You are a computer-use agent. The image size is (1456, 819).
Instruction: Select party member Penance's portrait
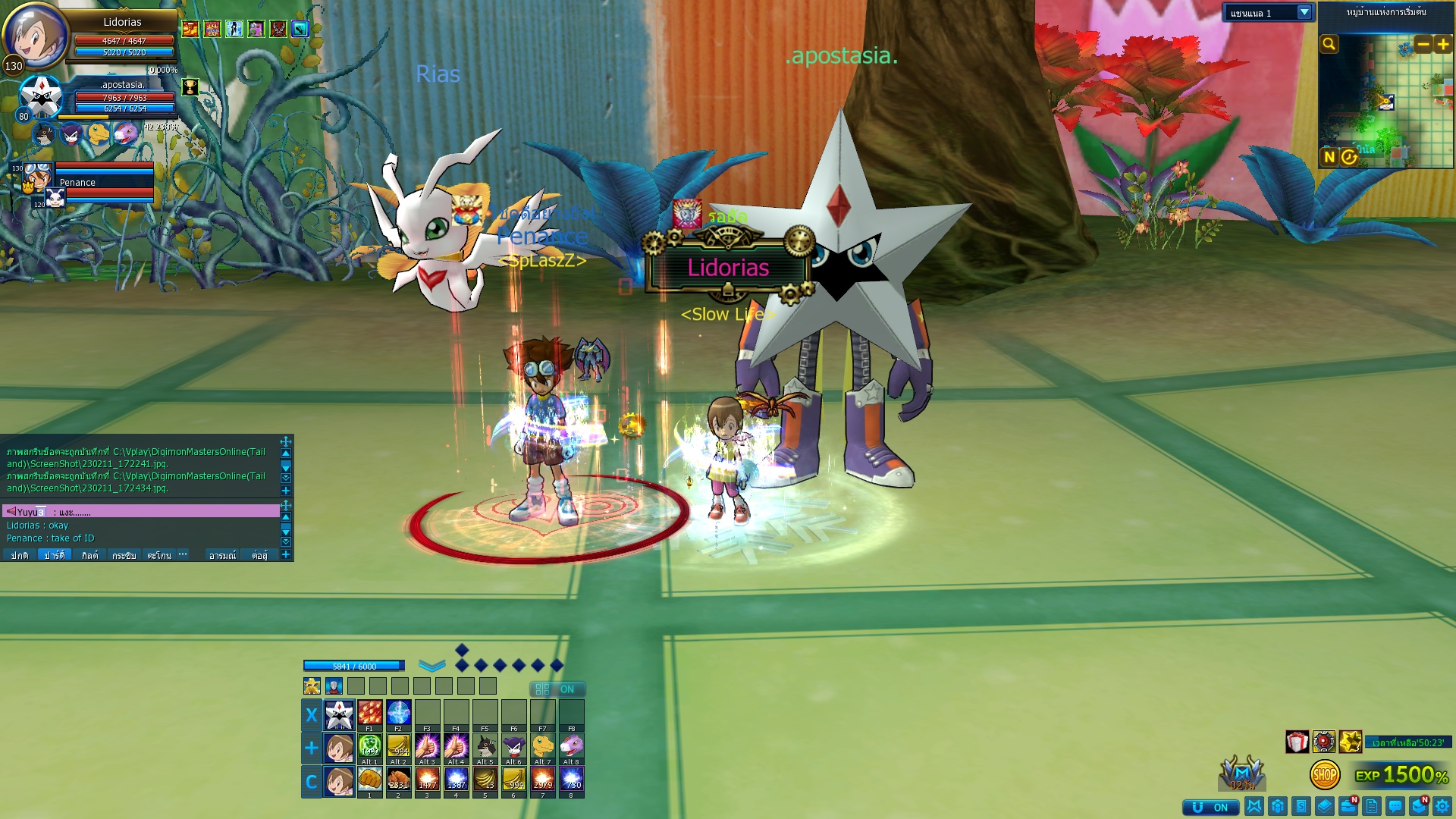[x=37, y=177]
